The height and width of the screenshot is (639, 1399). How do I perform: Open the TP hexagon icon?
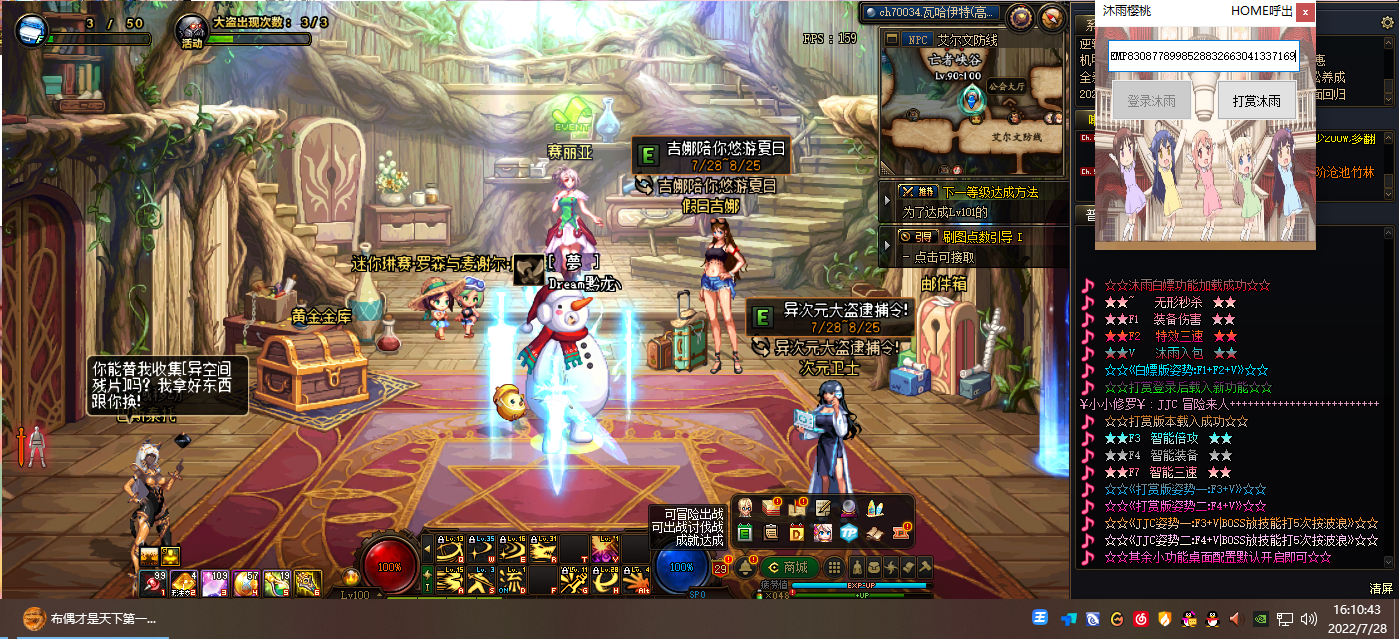[848, 532]
